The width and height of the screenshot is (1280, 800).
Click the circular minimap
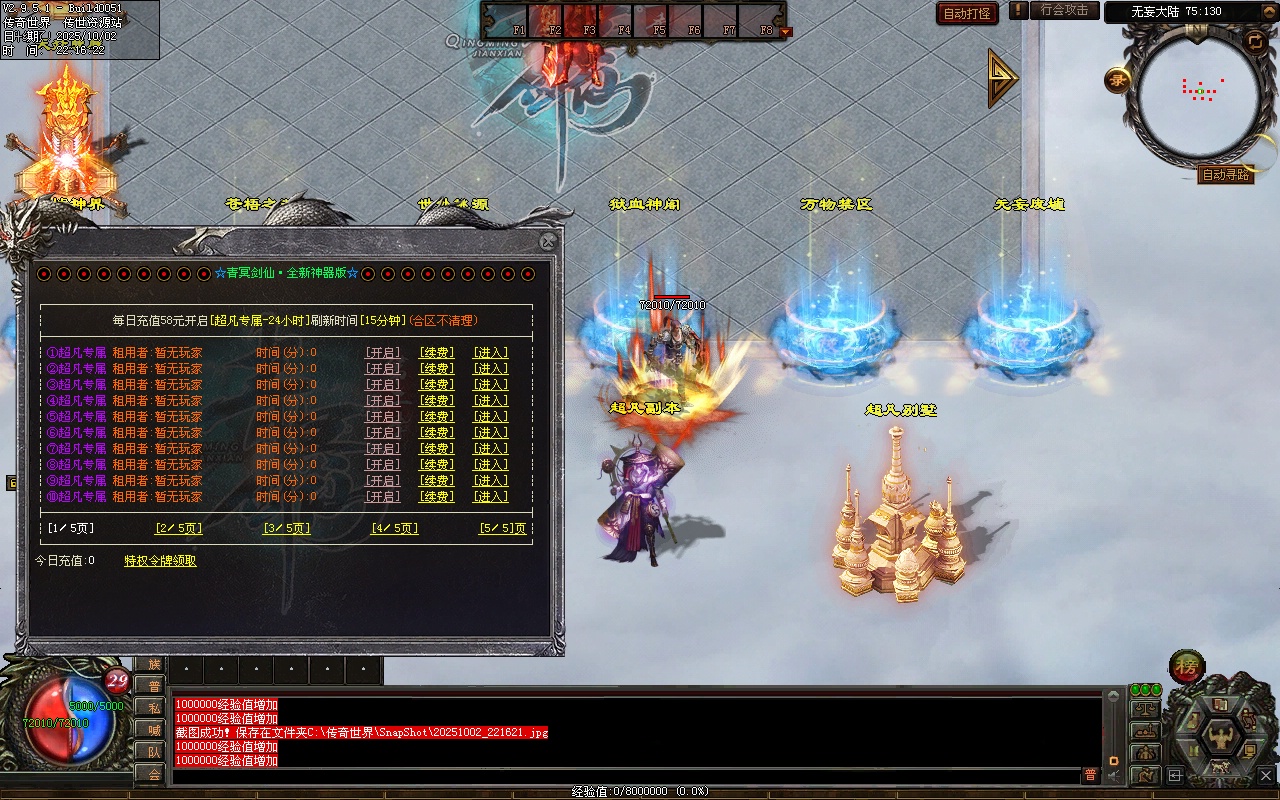[x=1200, y=95]
